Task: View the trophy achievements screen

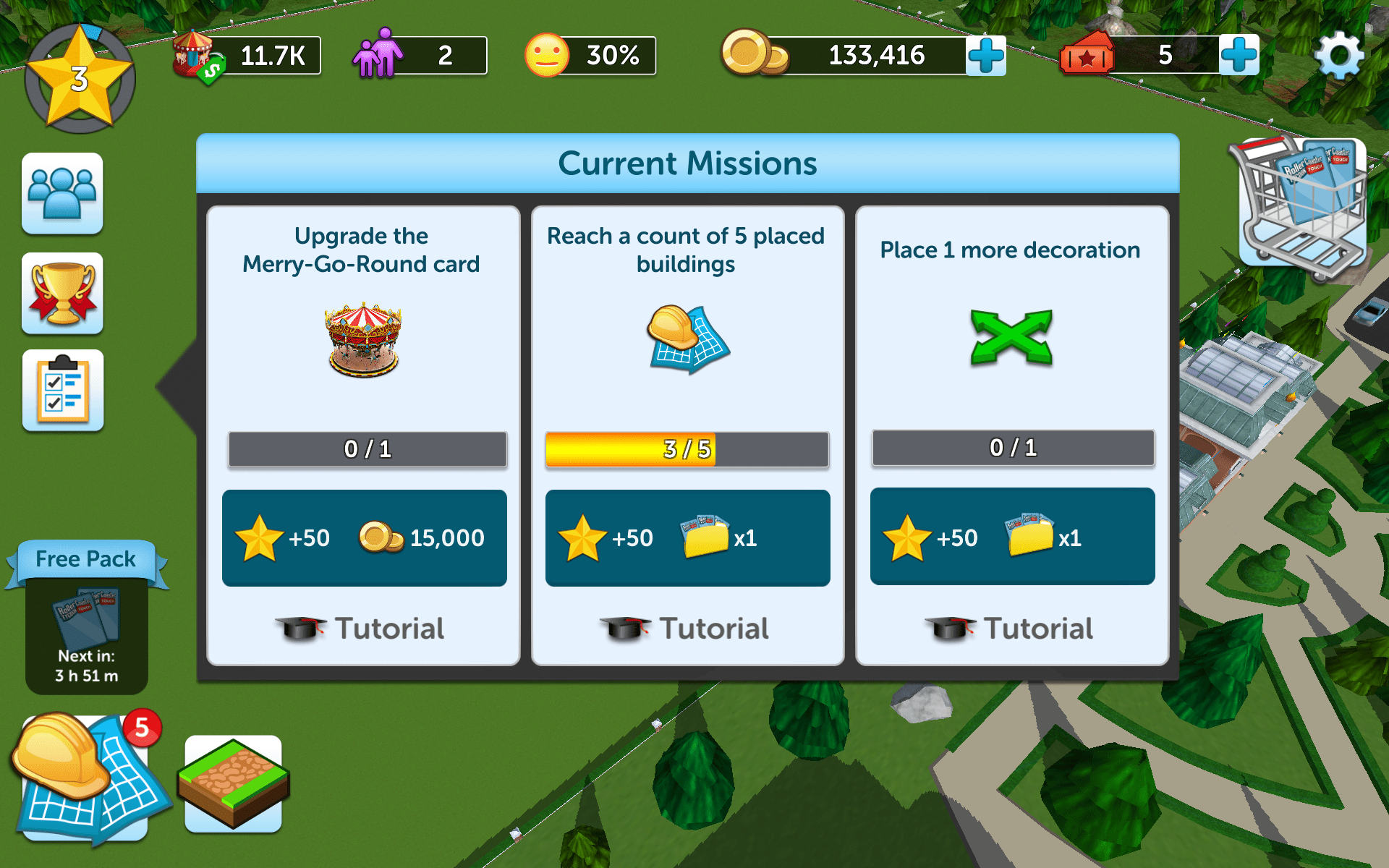Action: 62,293
